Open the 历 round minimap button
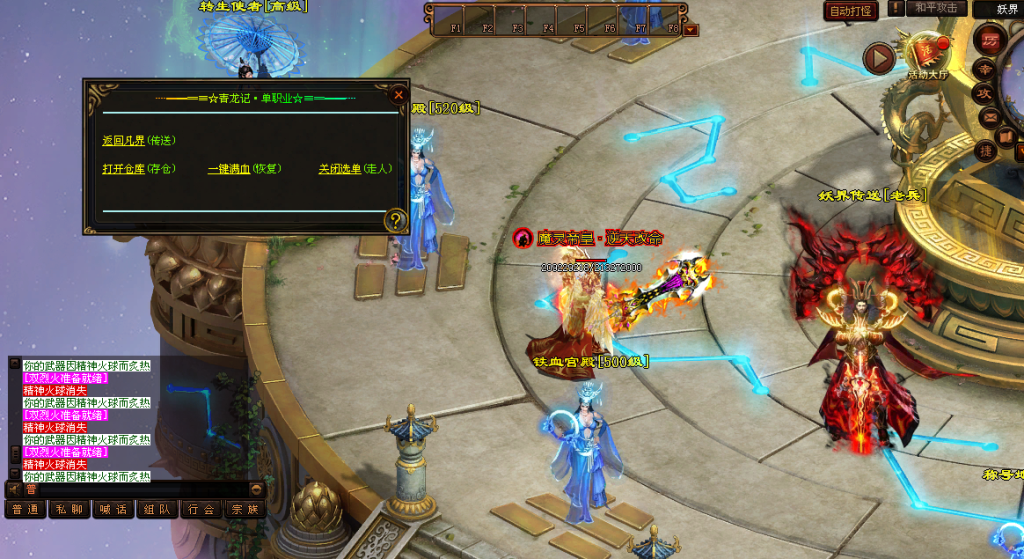 [x=991, y=40]
